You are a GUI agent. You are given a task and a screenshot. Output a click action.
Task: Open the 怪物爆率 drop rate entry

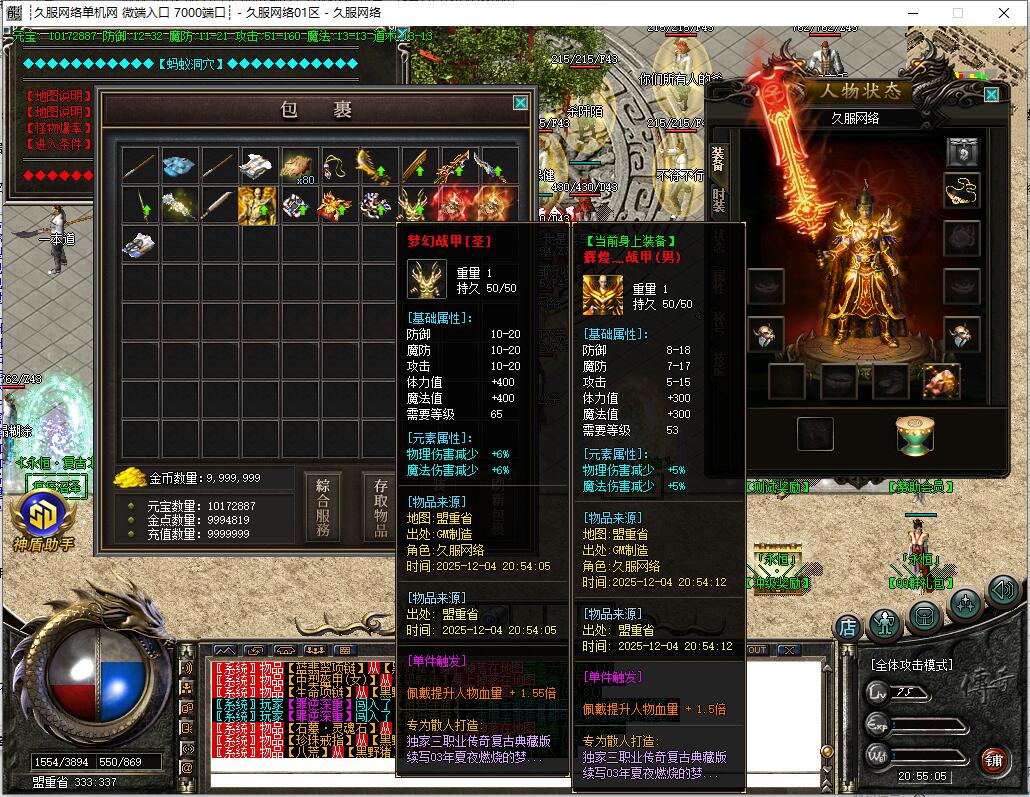pyautogui.click(x=57, y=129)
